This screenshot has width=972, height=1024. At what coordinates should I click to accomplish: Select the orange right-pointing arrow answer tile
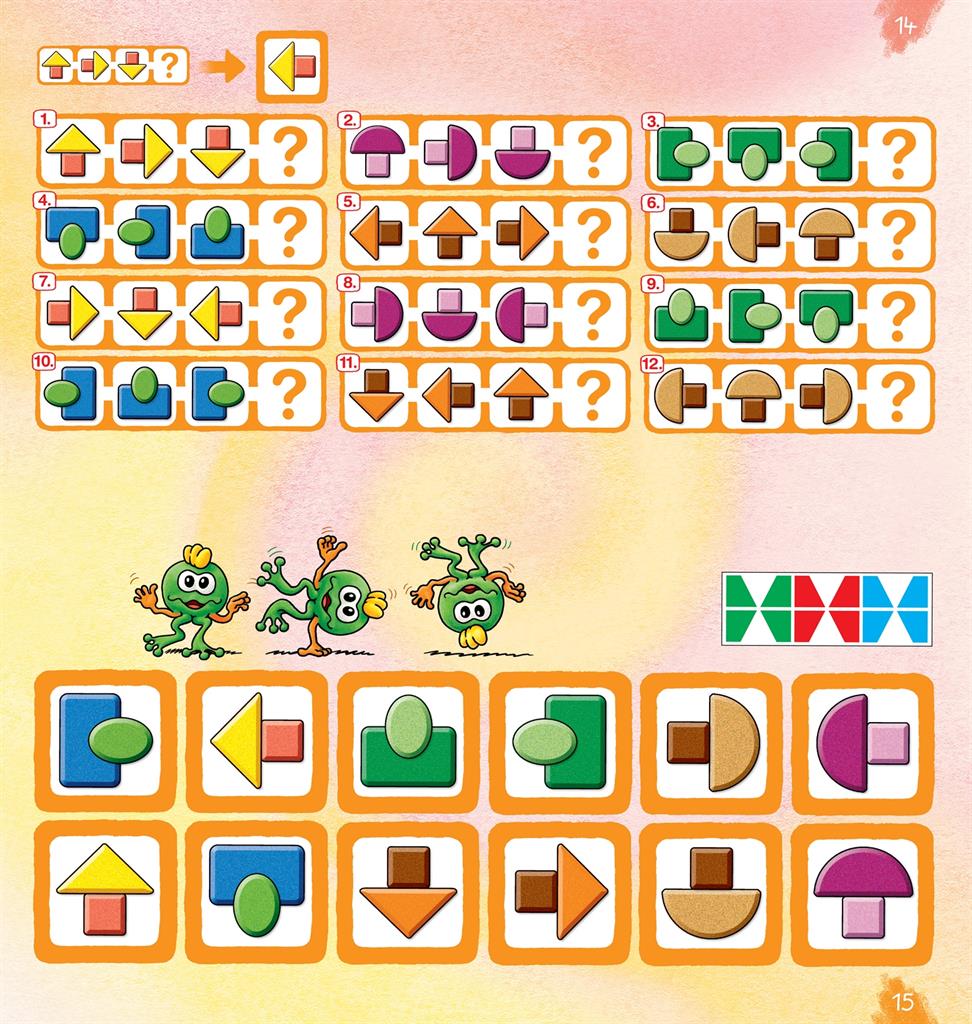coord(559,892)
